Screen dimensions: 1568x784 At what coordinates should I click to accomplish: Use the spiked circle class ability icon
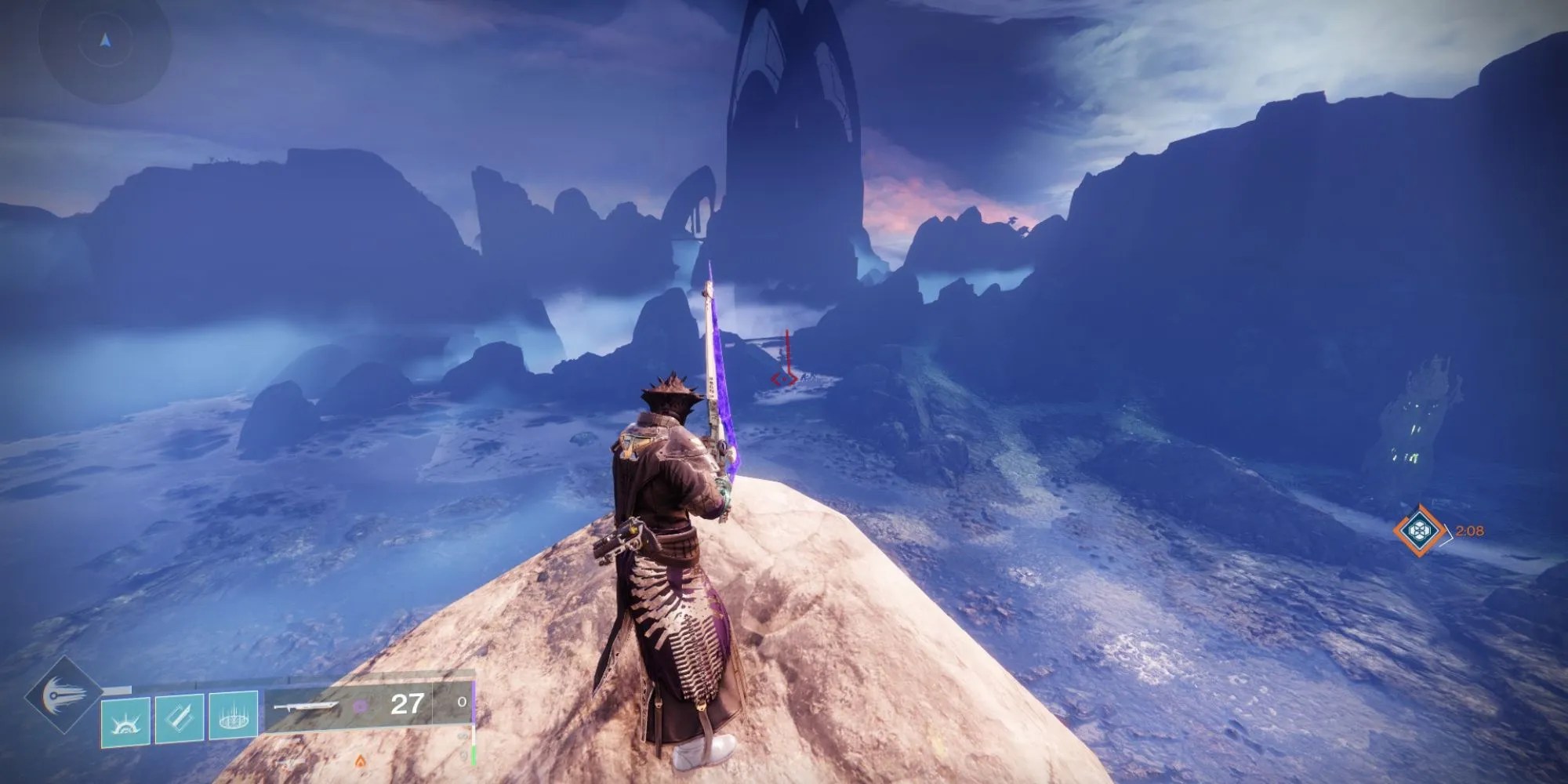[x=233, y=715]
